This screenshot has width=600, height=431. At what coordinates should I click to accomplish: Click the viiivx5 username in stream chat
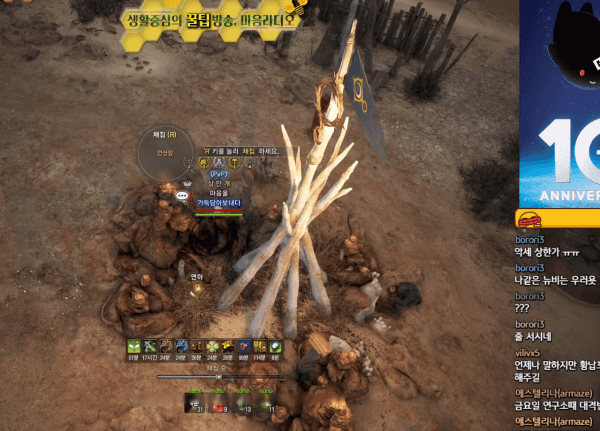click(529, 353)
